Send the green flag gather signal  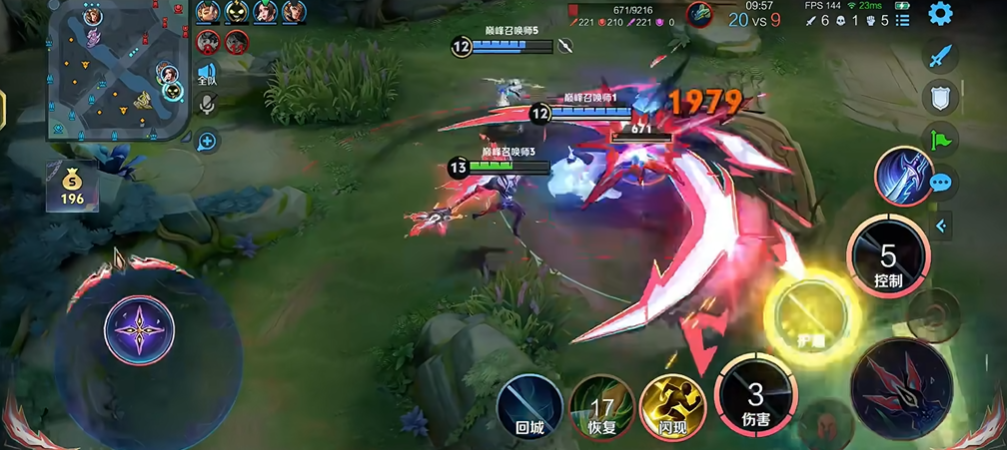(x=940, y=140)
